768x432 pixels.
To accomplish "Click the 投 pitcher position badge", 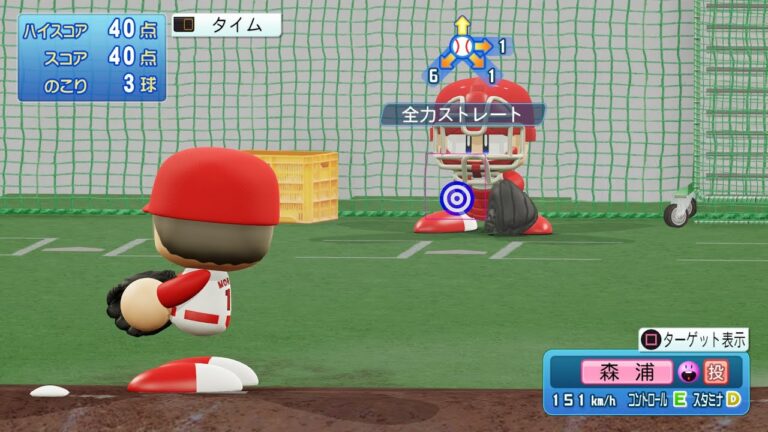I will click(x=715, y=373).
